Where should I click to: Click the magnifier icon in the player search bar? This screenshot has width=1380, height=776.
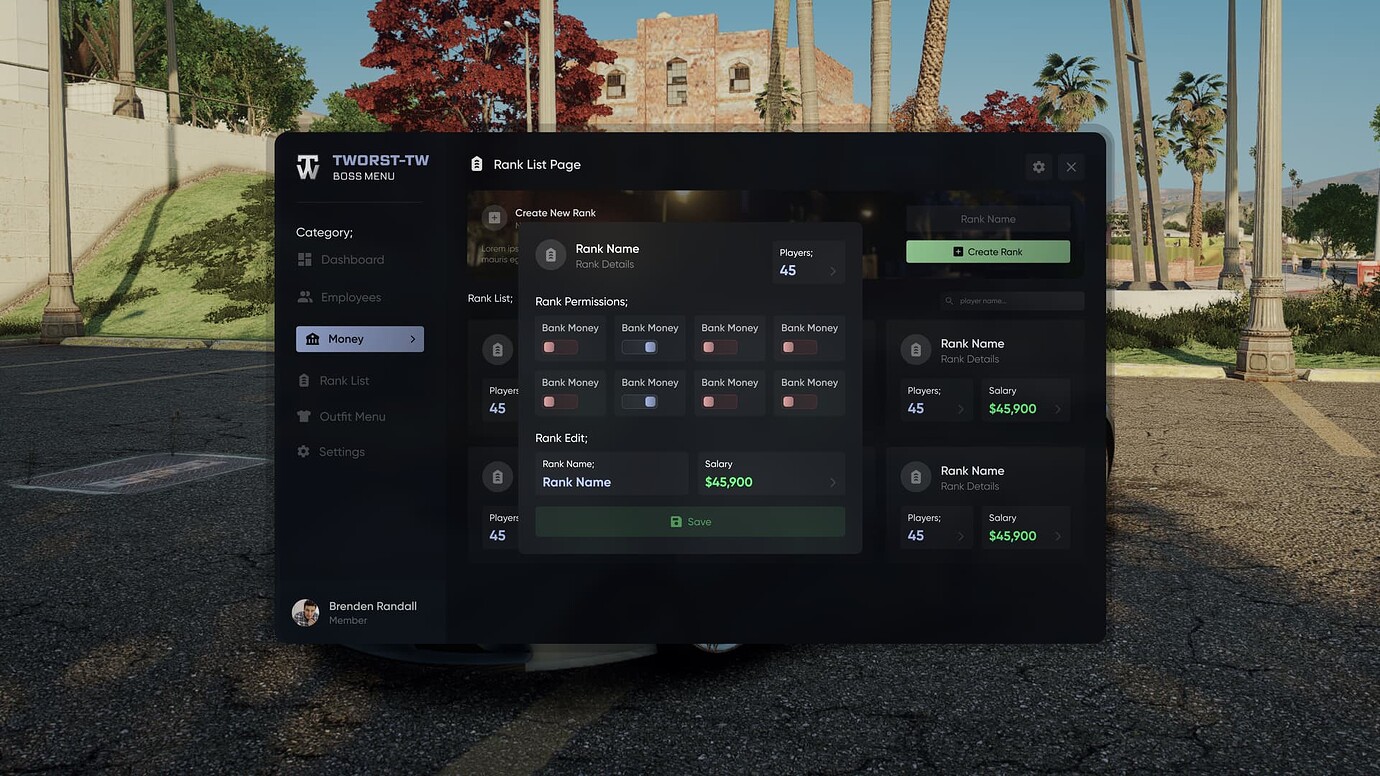pyautogui.click(x=948, y=301)
